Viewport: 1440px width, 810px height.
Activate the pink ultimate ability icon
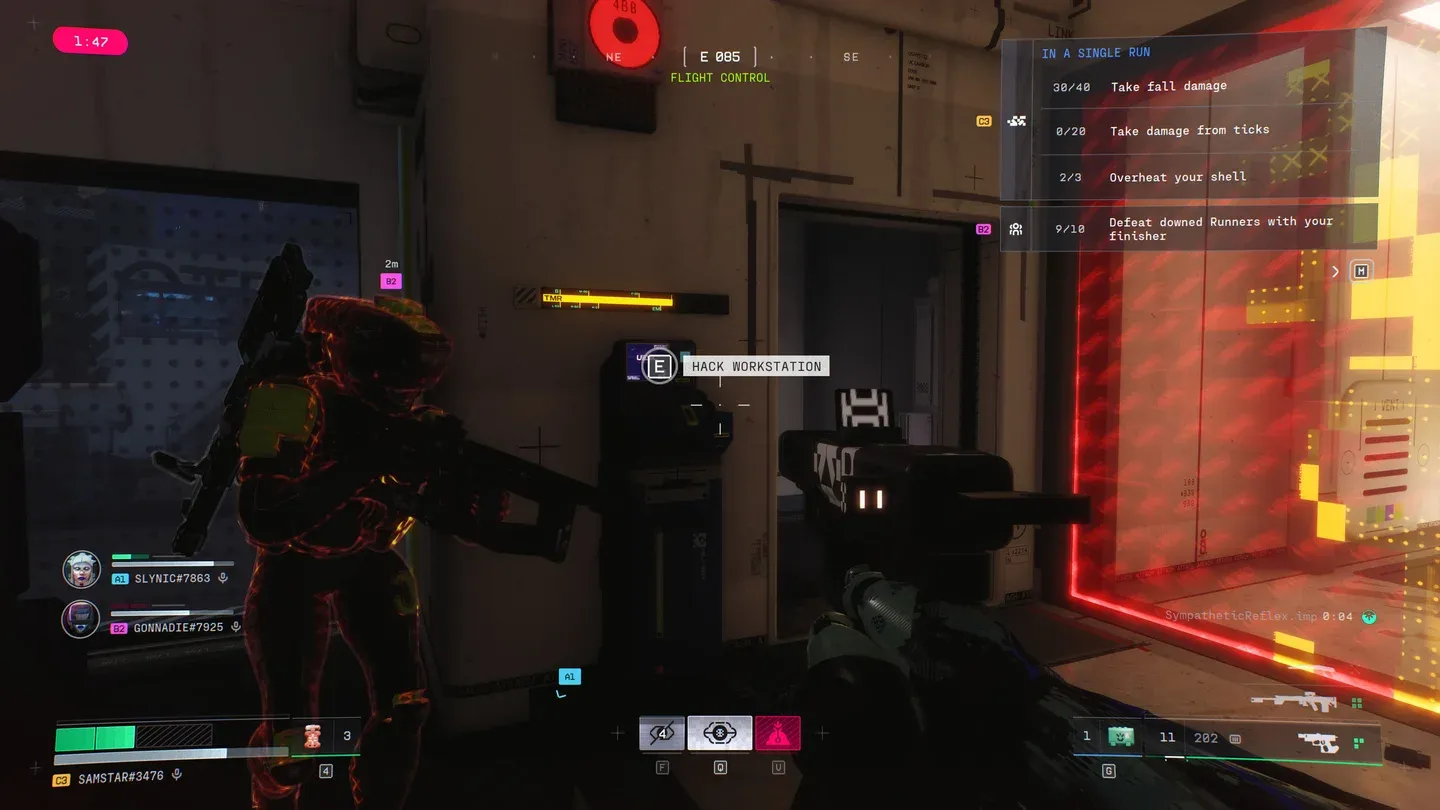[777, 733]
